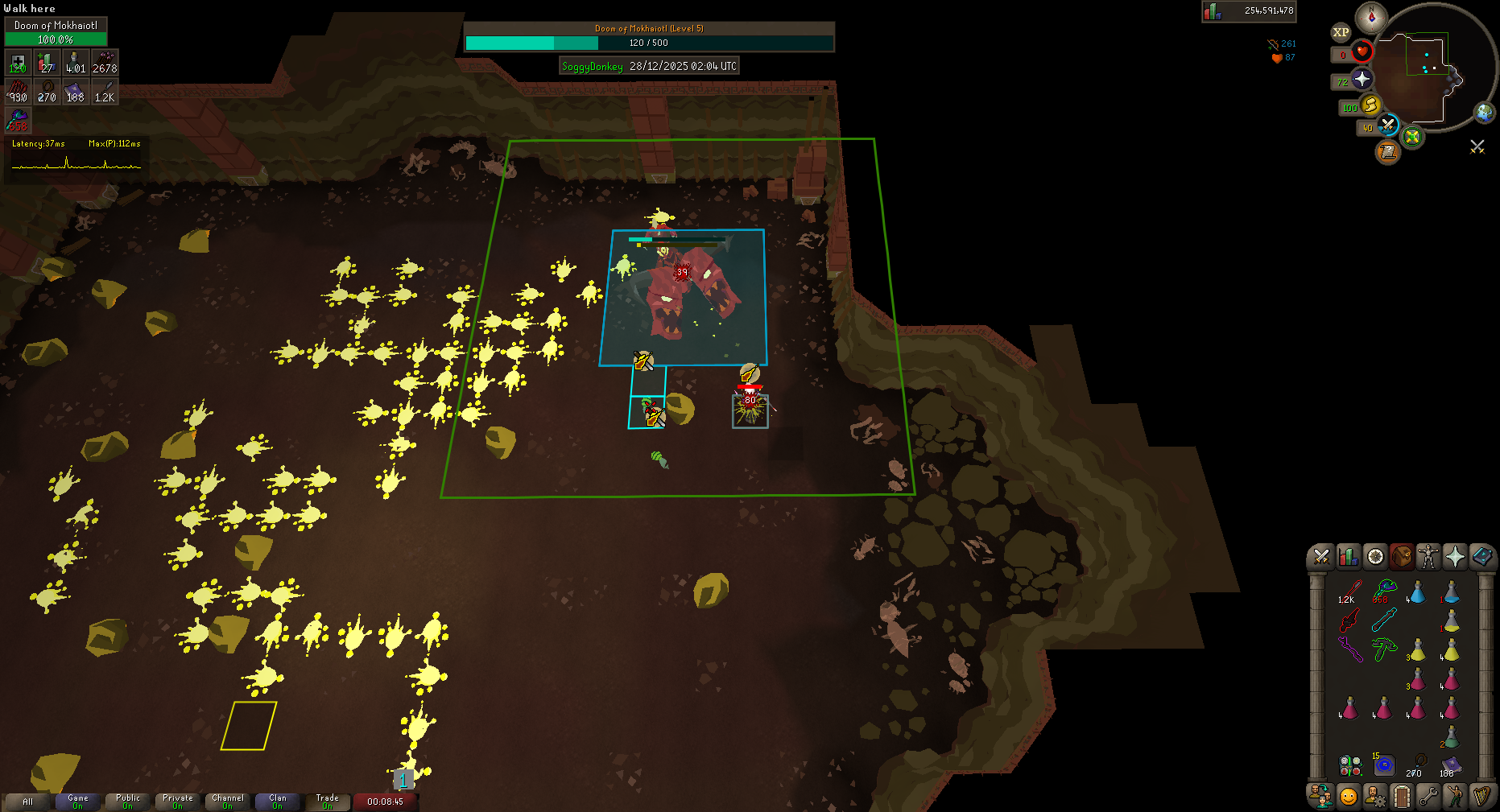1500x812 pixels.
Task: Open the Settings wrench tab
Action: [x=1428, y=797]
